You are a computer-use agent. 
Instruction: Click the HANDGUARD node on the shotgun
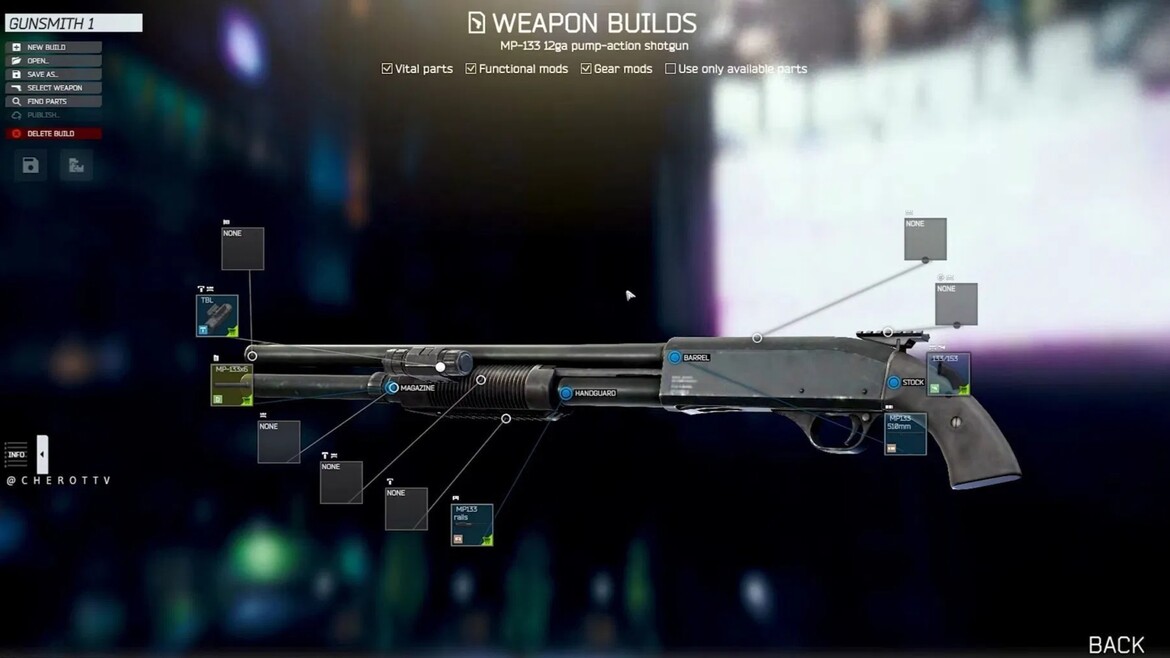pos(566,394)
